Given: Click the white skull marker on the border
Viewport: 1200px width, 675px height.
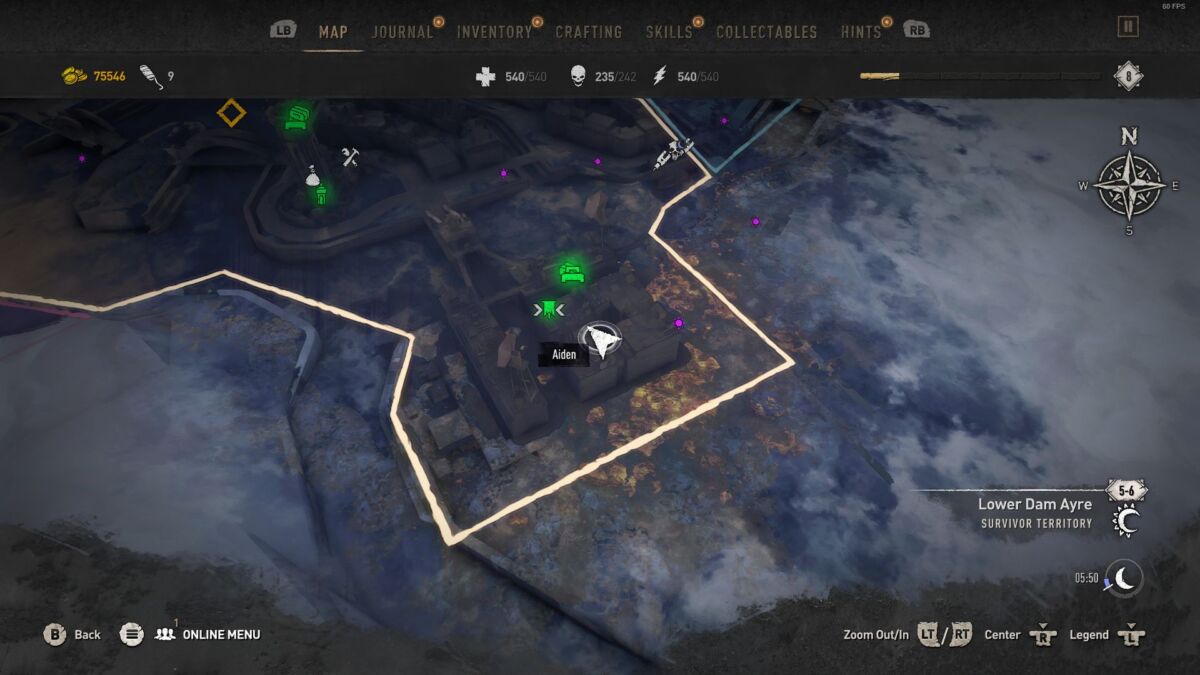Looking at the screenshot, I should (673, 152).
